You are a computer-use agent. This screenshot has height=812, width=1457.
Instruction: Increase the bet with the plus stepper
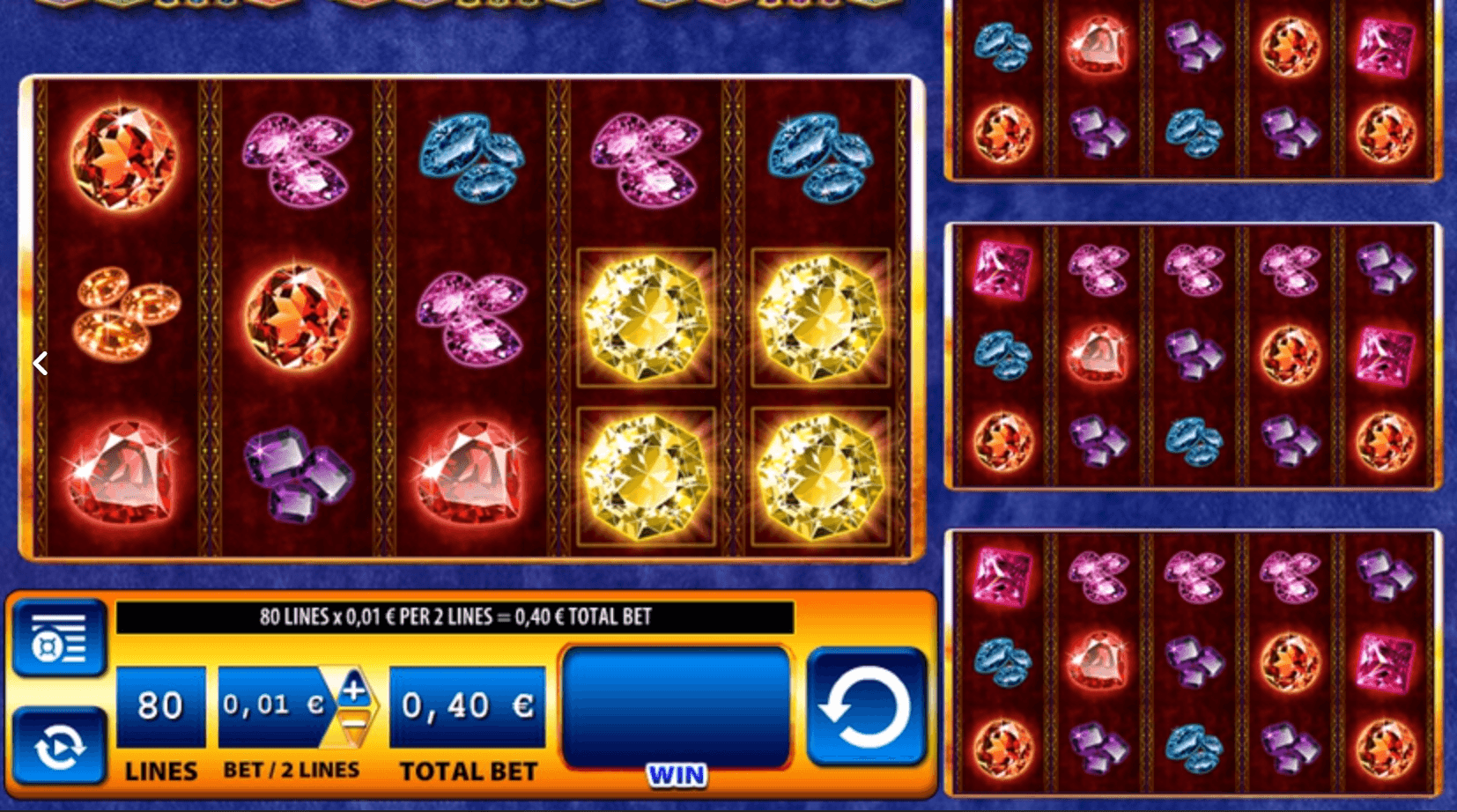351,691
